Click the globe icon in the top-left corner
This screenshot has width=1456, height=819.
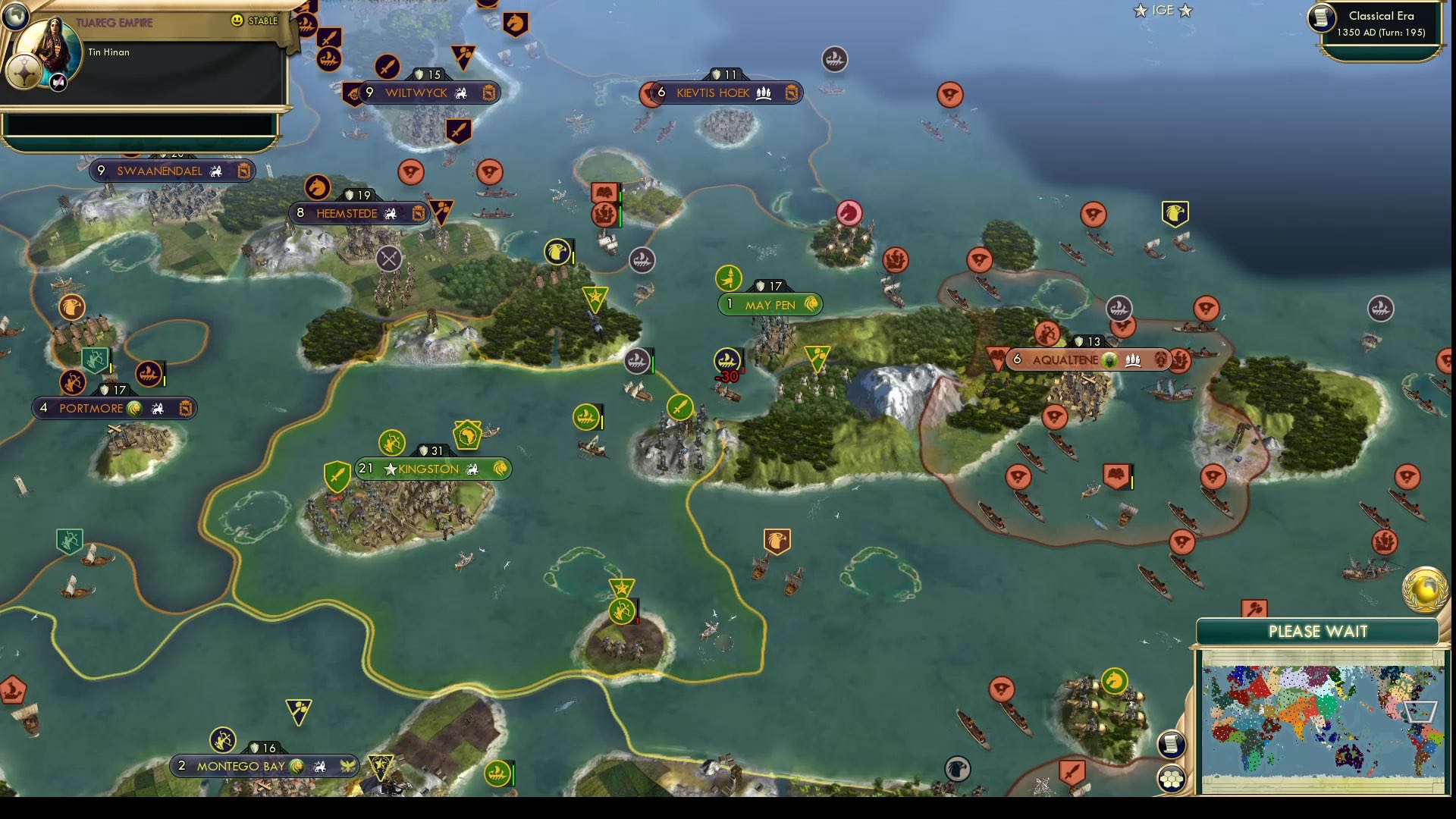click(17, 17)
